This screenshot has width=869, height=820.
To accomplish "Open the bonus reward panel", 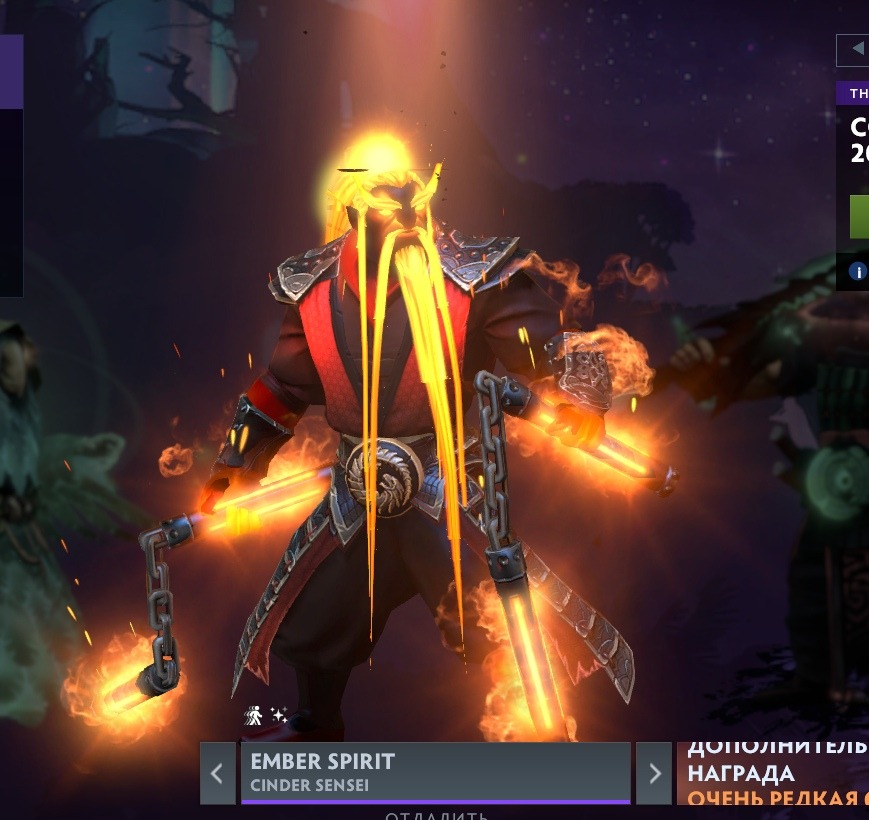I will 772,773.
